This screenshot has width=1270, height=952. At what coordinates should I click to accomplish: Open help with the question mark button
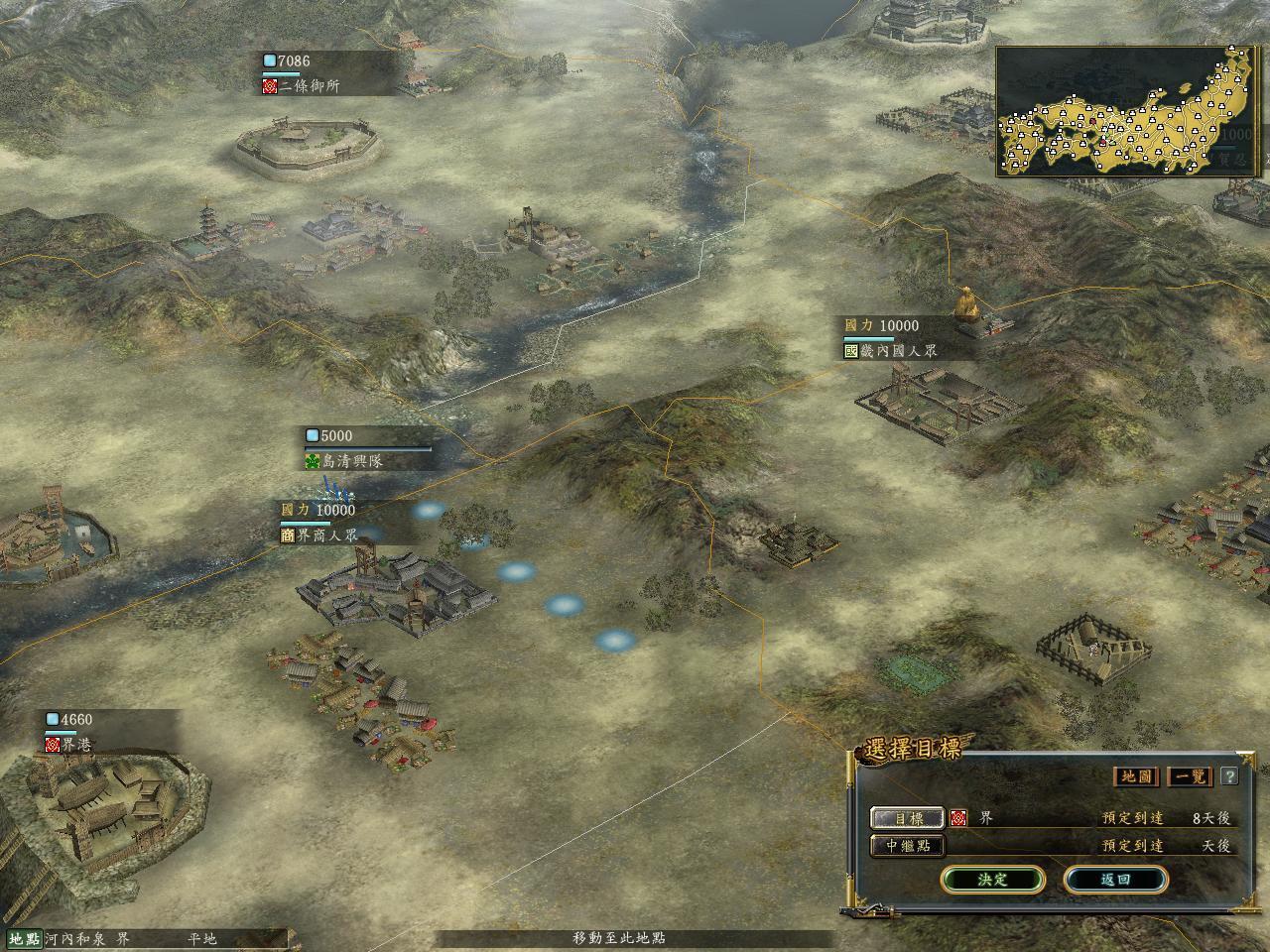[1229, 776]
